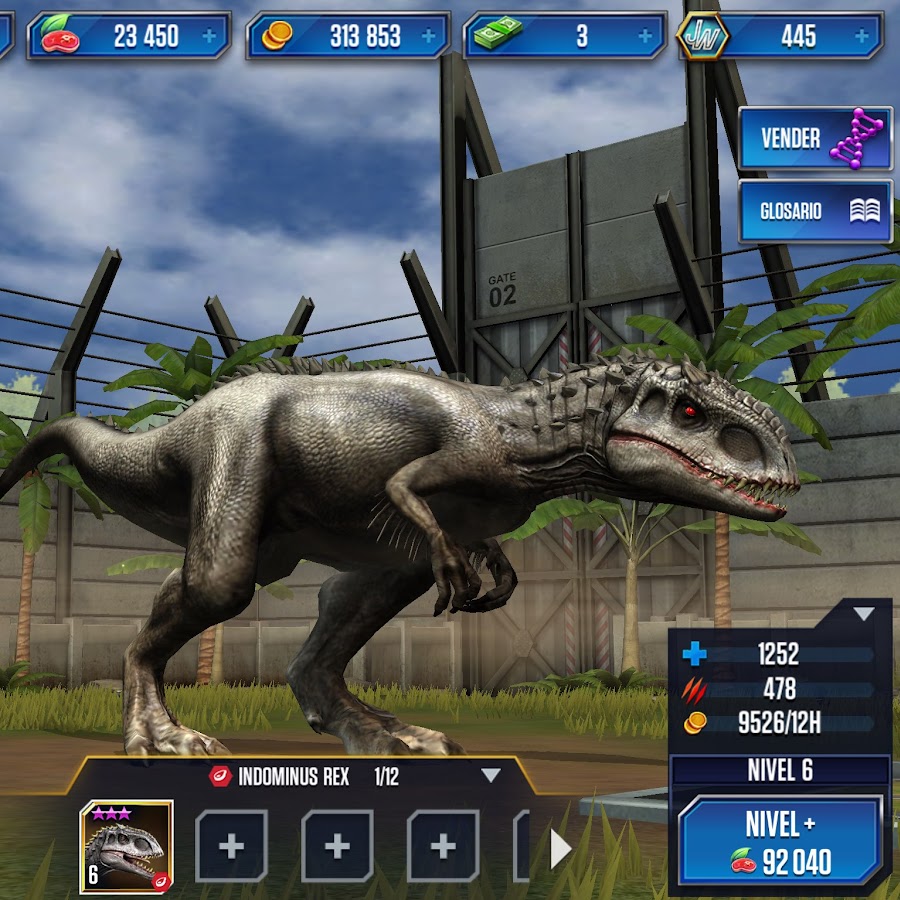Buy more cash bucks with the plus
Image resolution: width=900 pixels, height=900 pixels.
pos(645,37)
